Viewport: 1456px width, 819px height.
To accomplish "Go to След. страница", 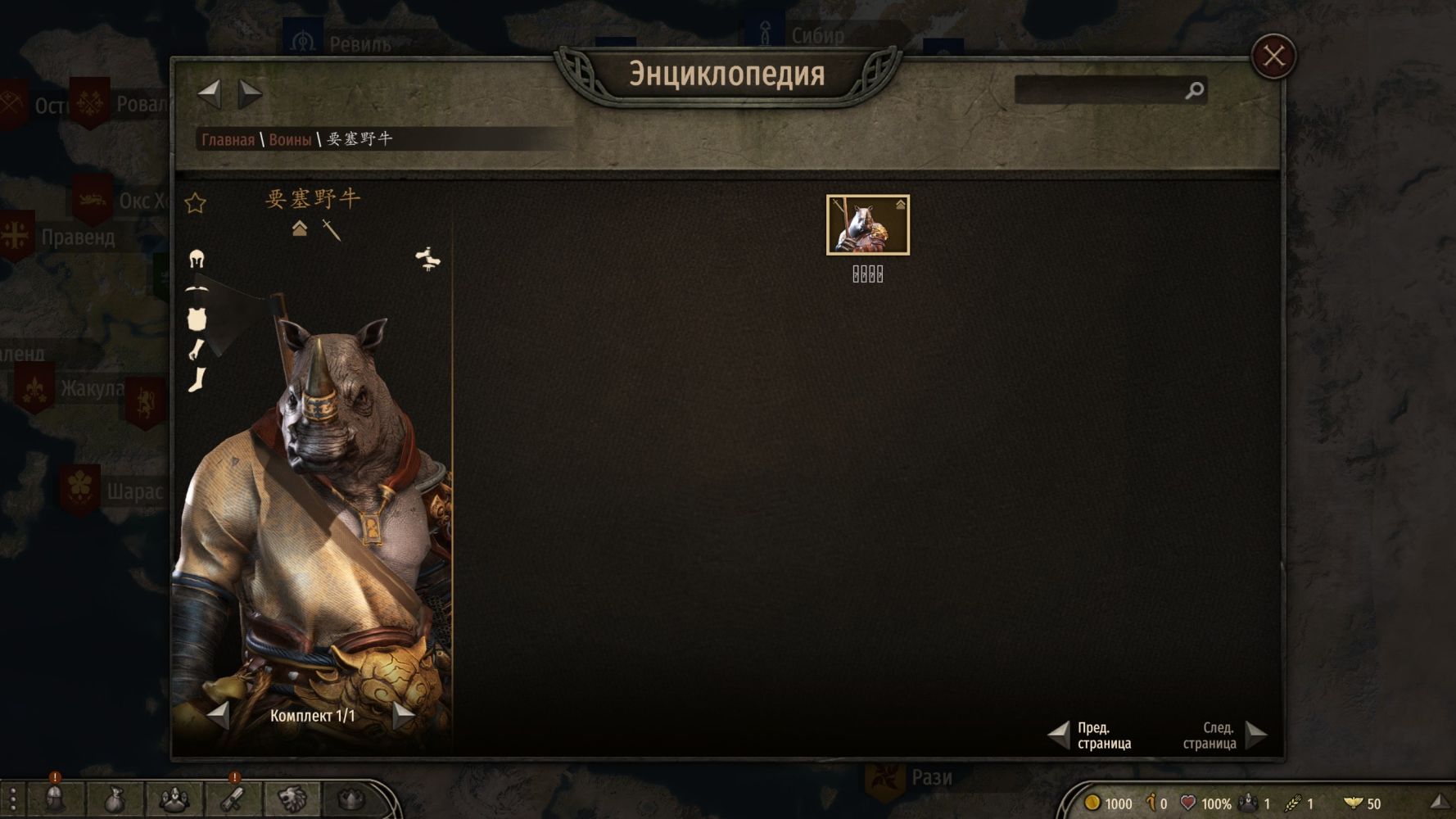I will point(1255,735).
